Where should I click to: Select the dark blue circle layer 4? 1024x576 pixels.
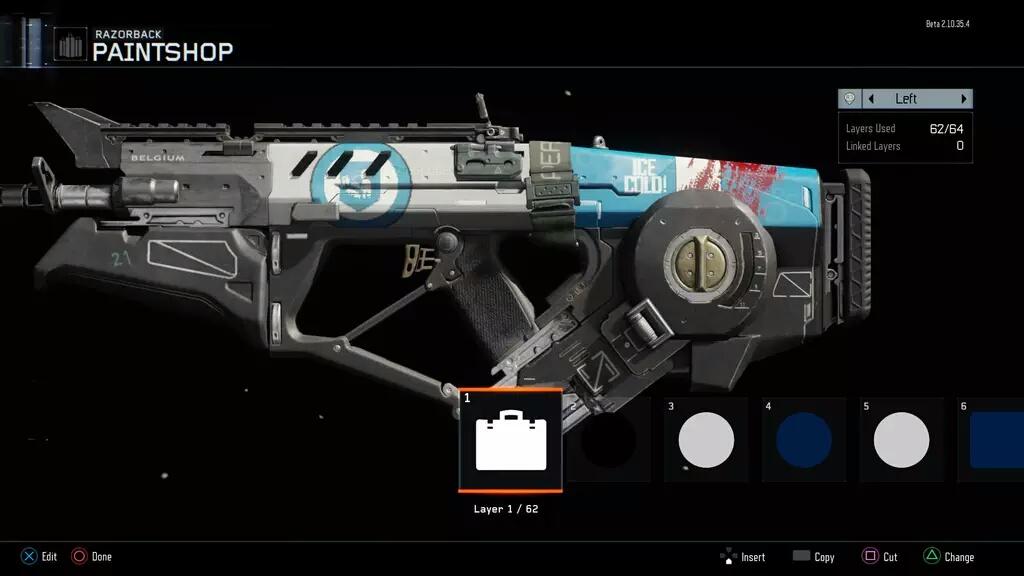click(804, 440)
